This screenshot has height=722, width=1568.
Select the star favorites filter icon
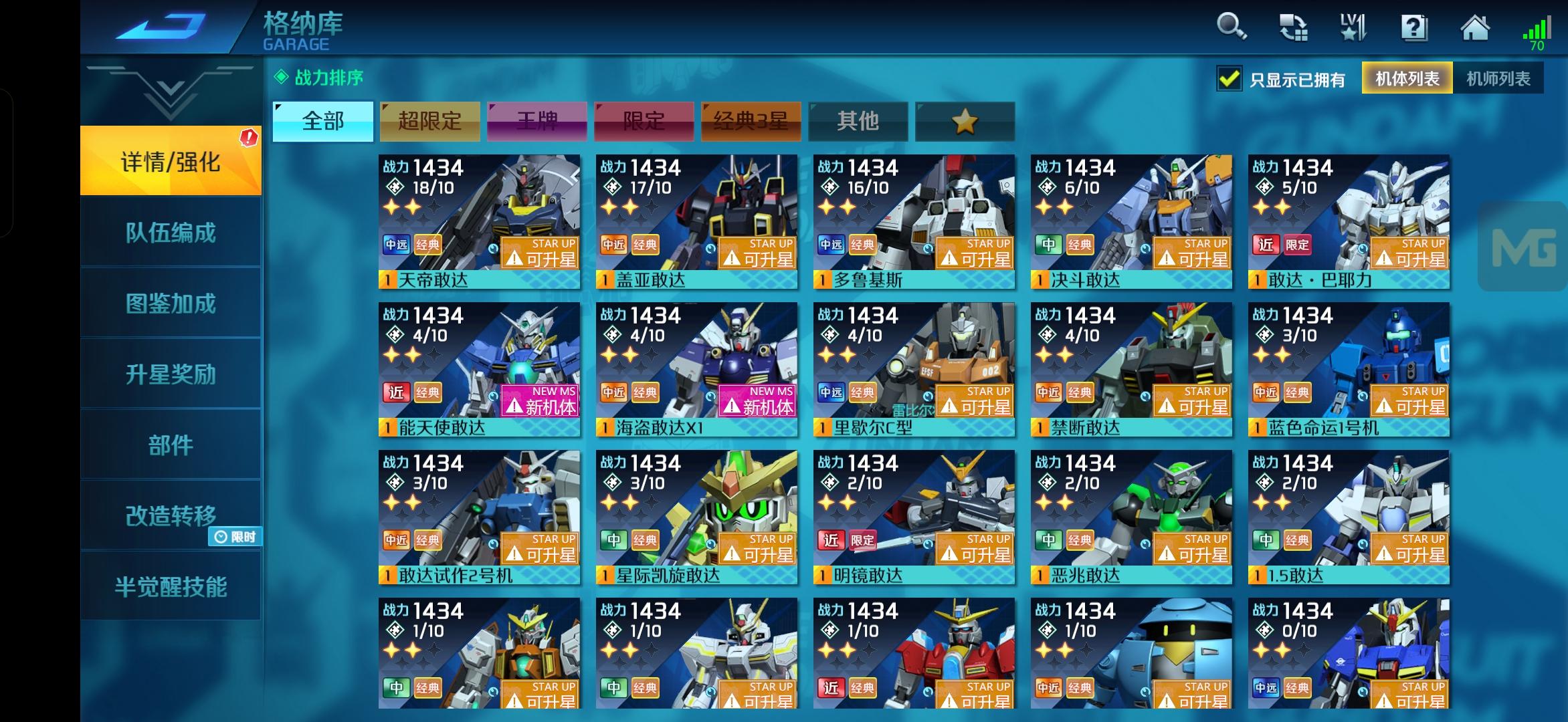[965, 122]
